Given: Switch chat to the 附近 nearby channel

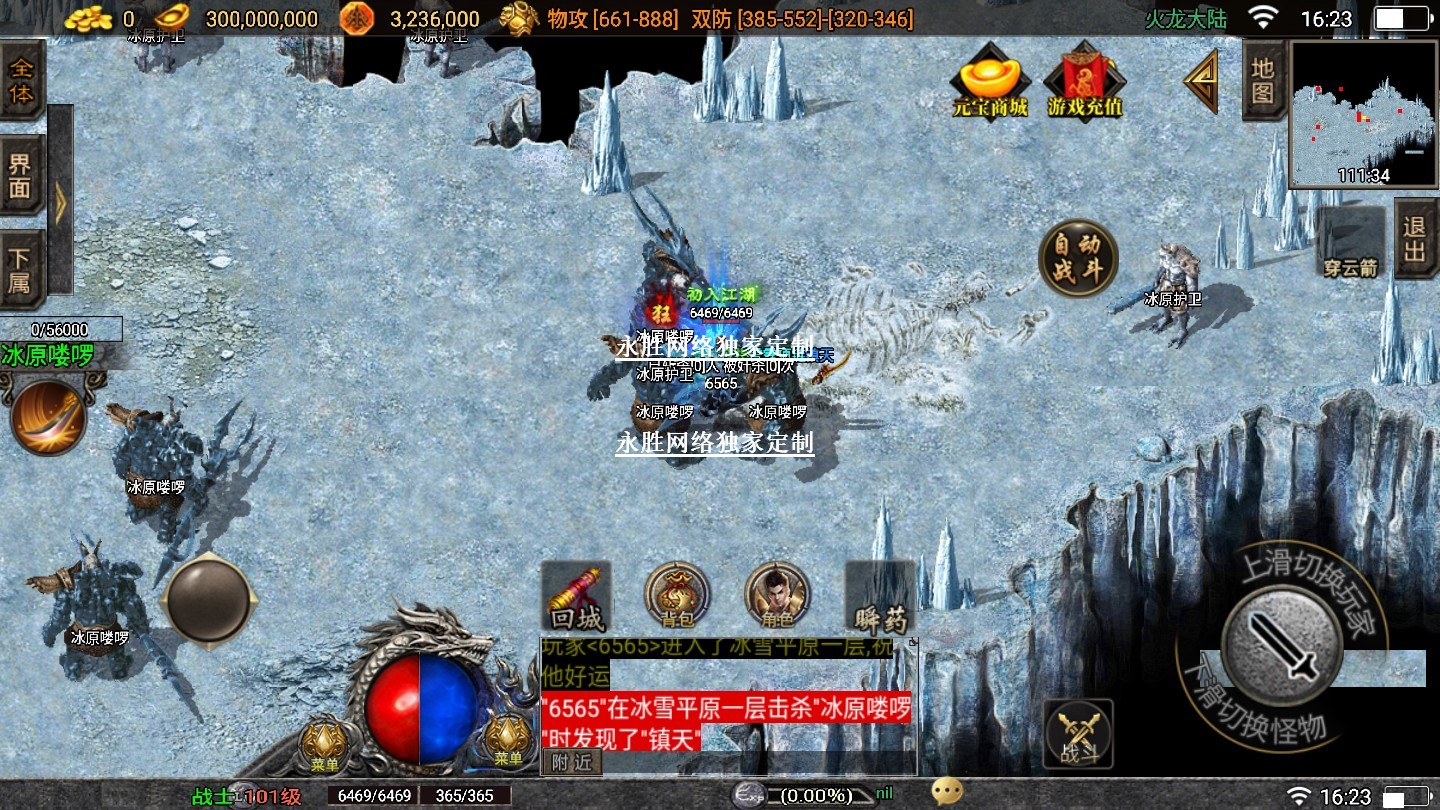Looking at the screenshot, I should tap(572, 762).
